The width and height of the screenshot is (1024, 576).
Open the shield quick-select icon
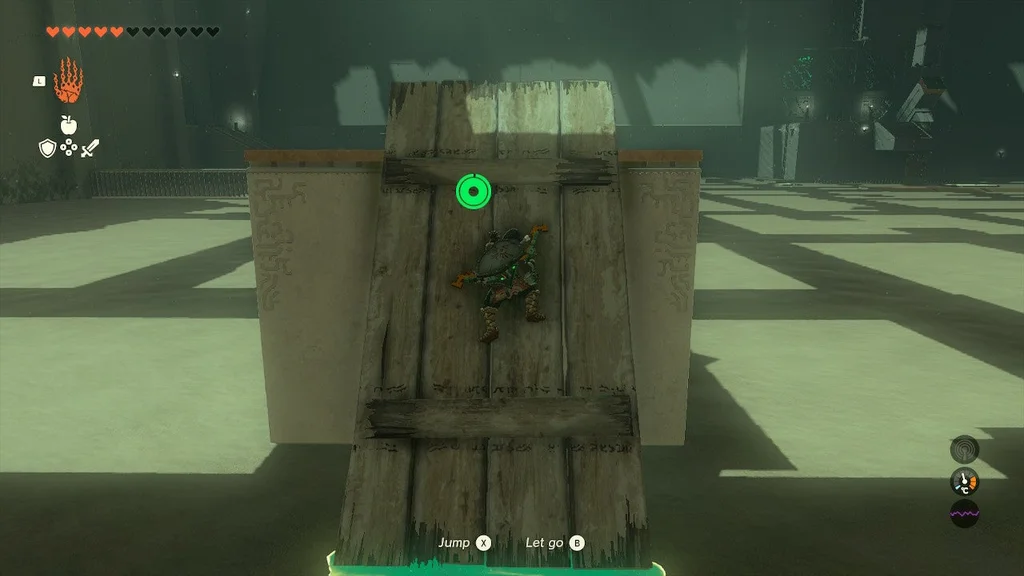pos(46,149)
